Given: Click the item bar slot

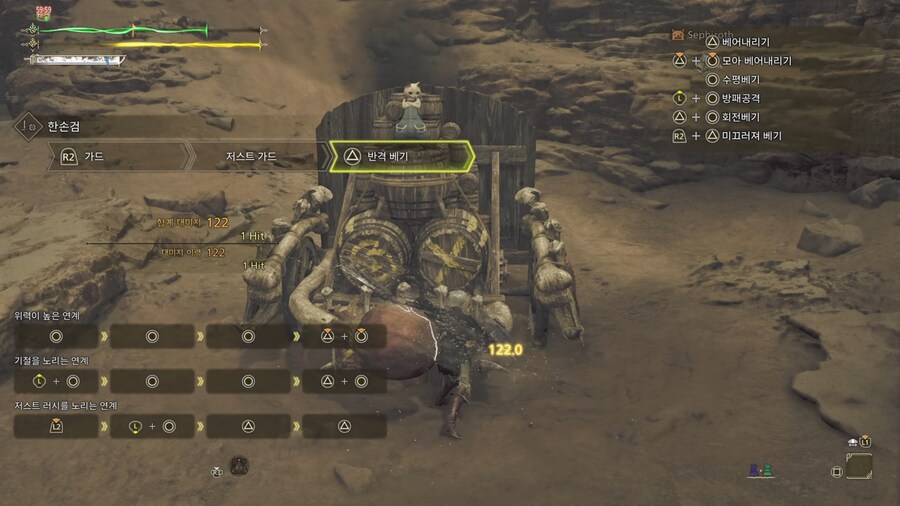Looking at the screenshot, I should pyautogui.click(x=859, y=467).
